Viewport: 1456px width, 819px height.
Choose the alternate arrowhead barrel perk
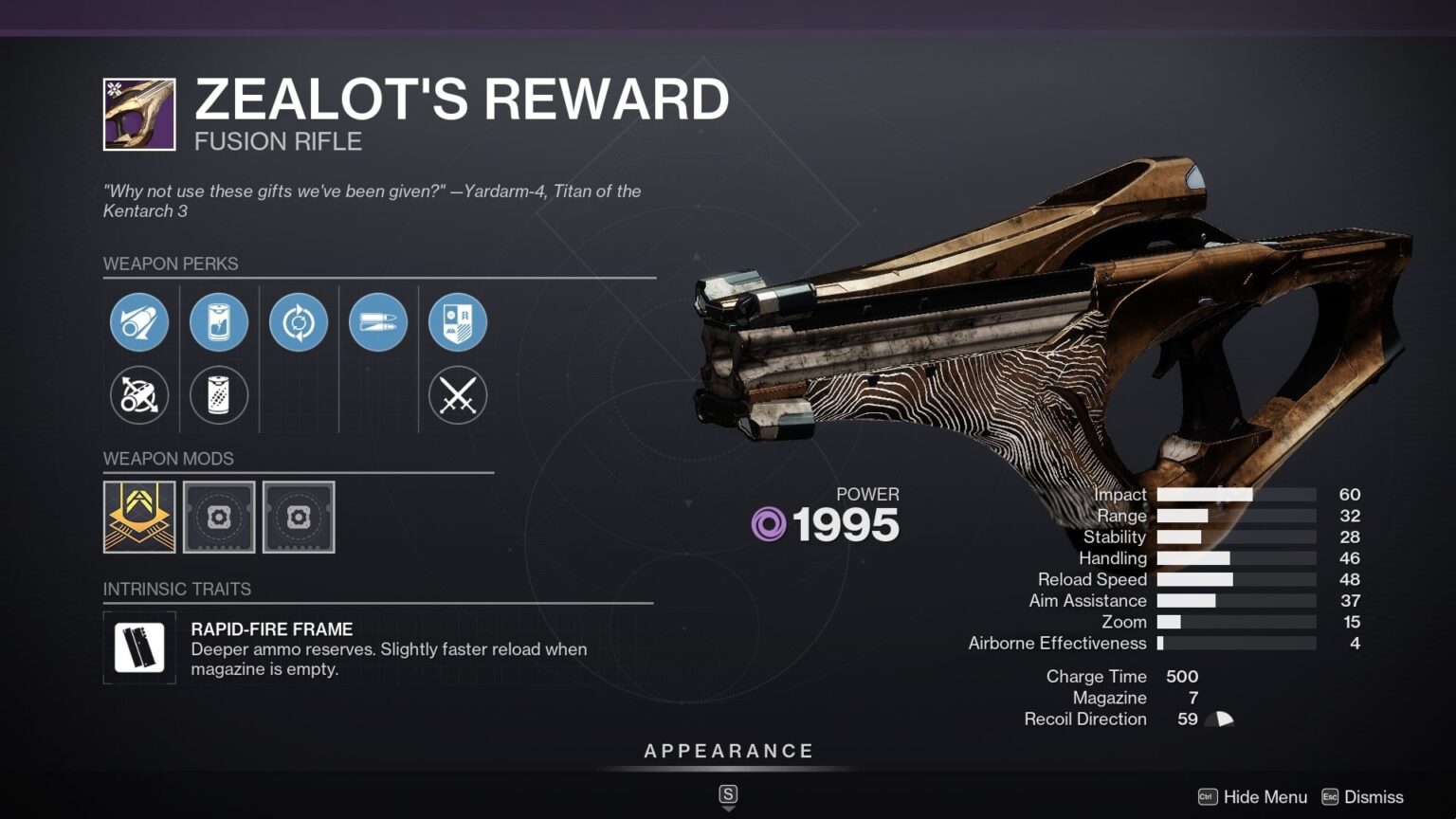click(139, 395)
